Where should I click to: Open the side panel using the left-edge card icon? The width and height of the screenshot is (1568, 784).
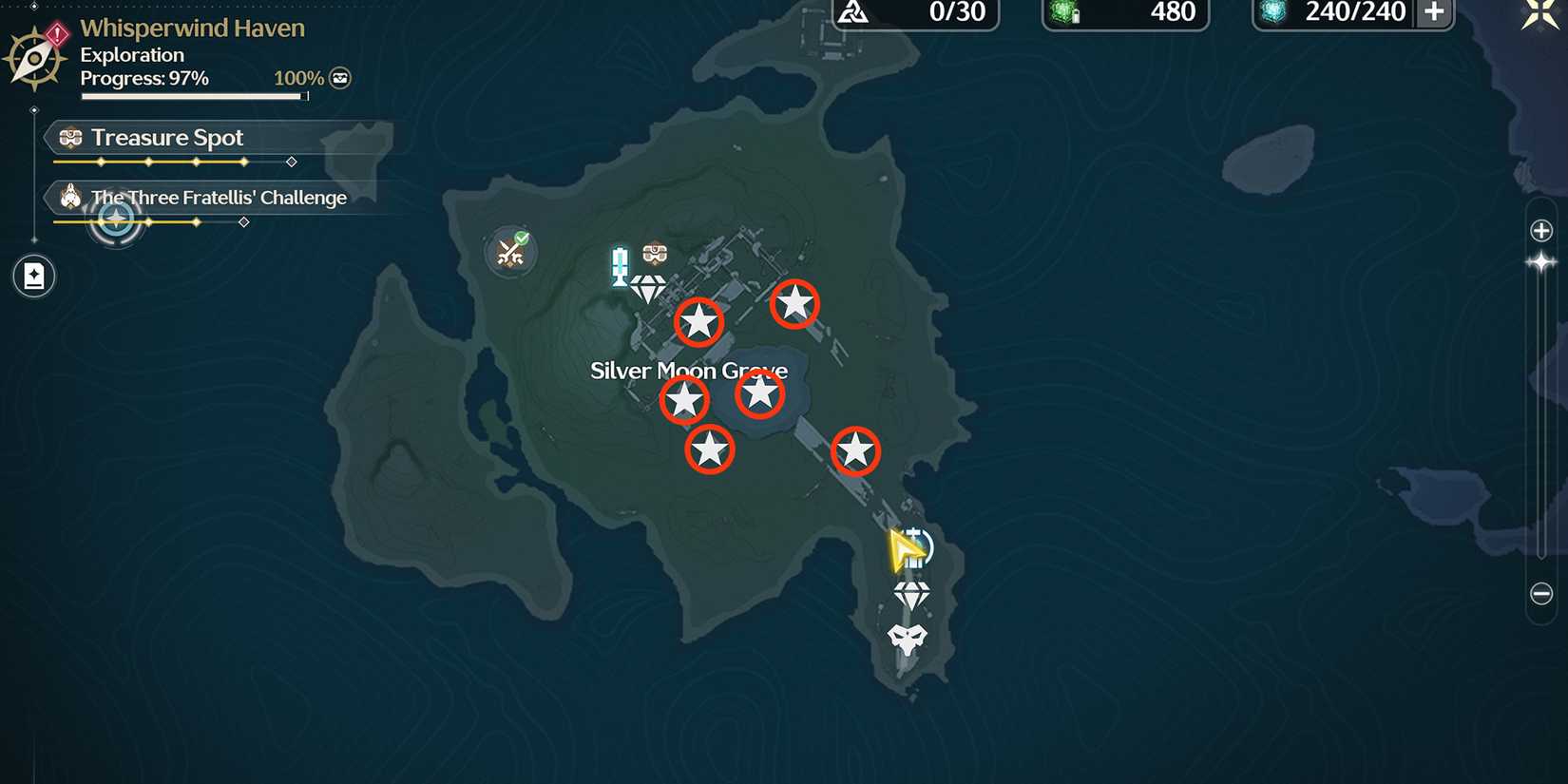tap(33, 276)
